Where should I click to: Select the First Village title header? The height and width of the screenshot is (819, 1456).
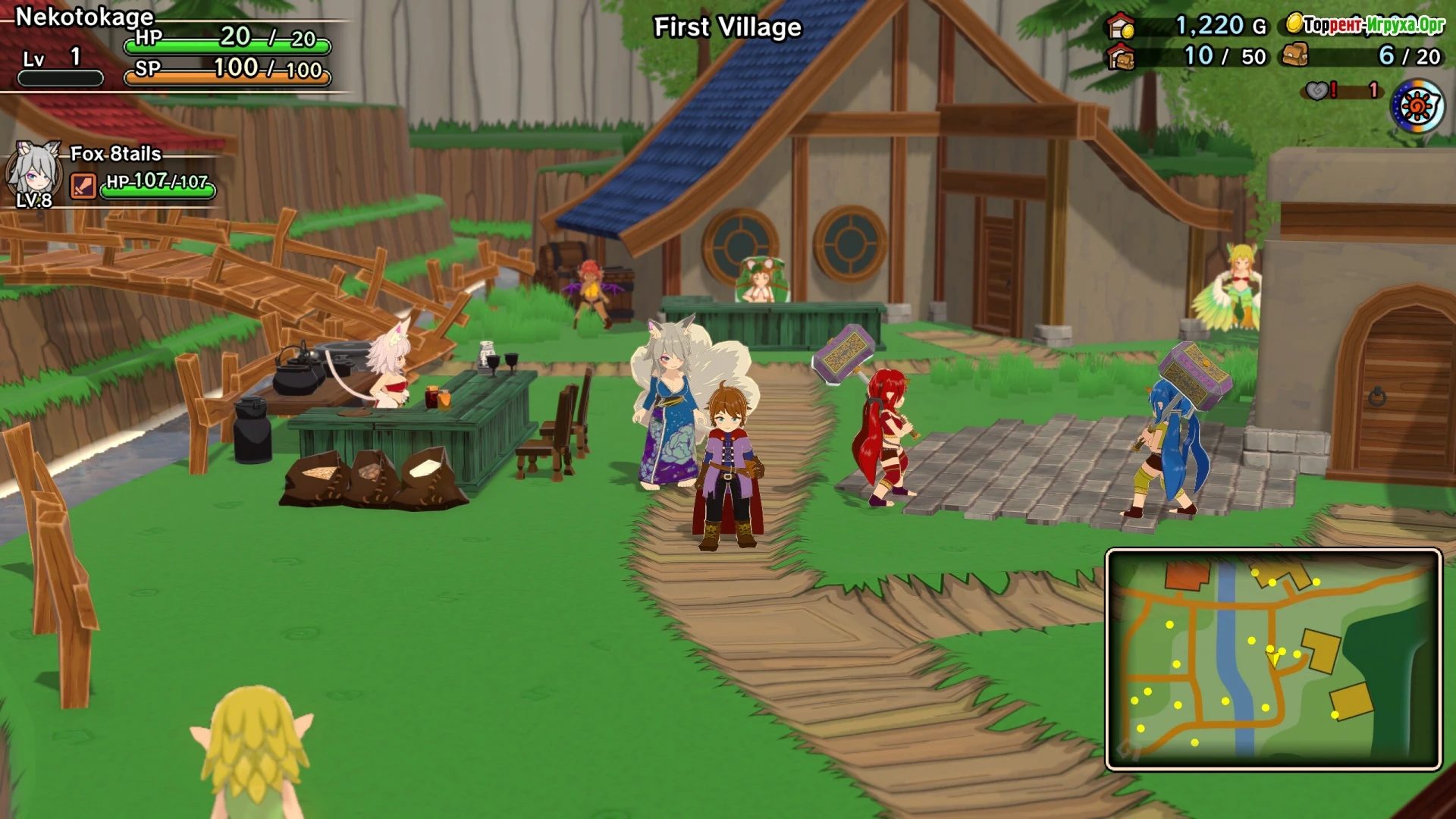coord(726,27)
